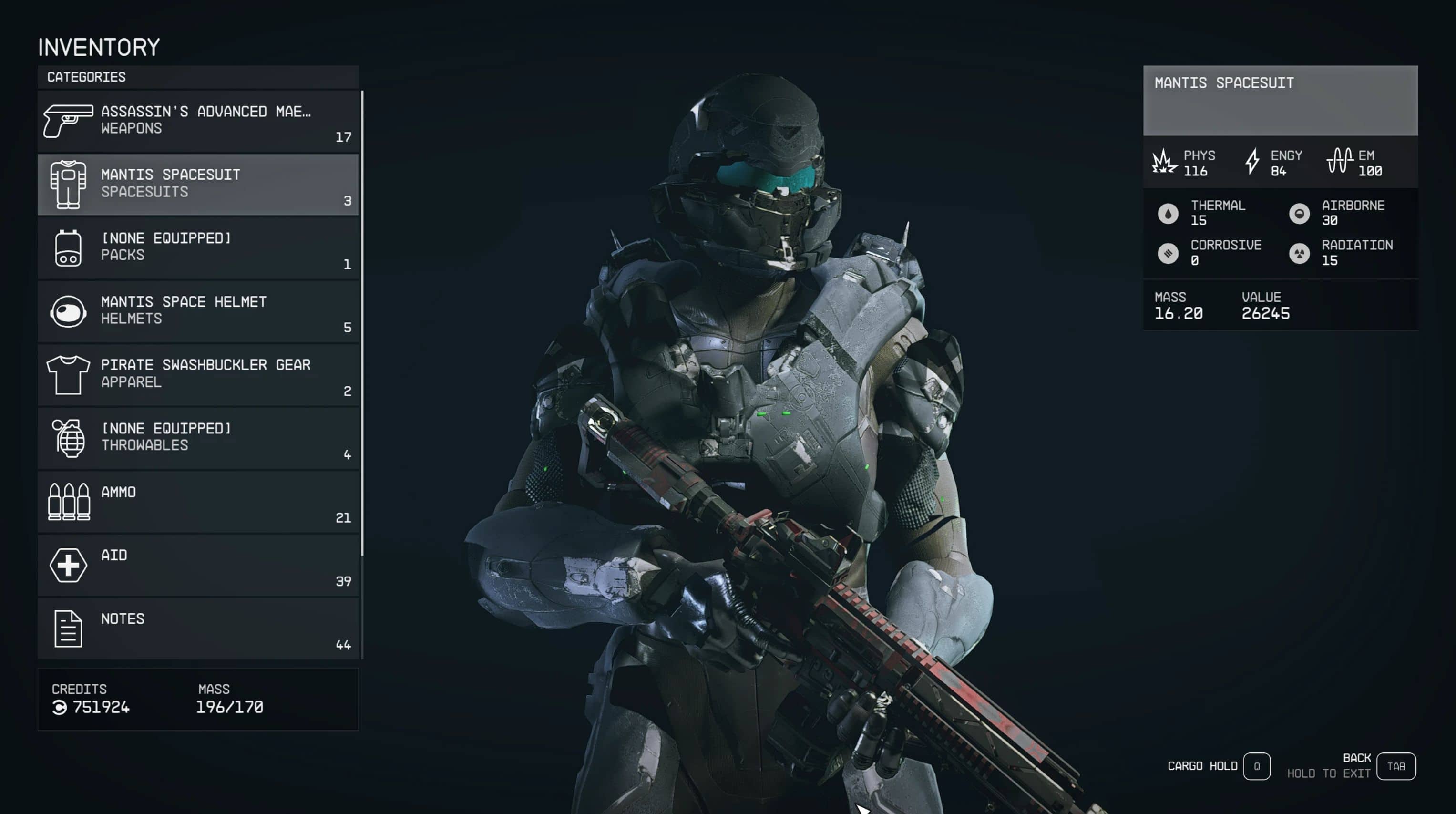Go back using the Back button

[1395, 766]
